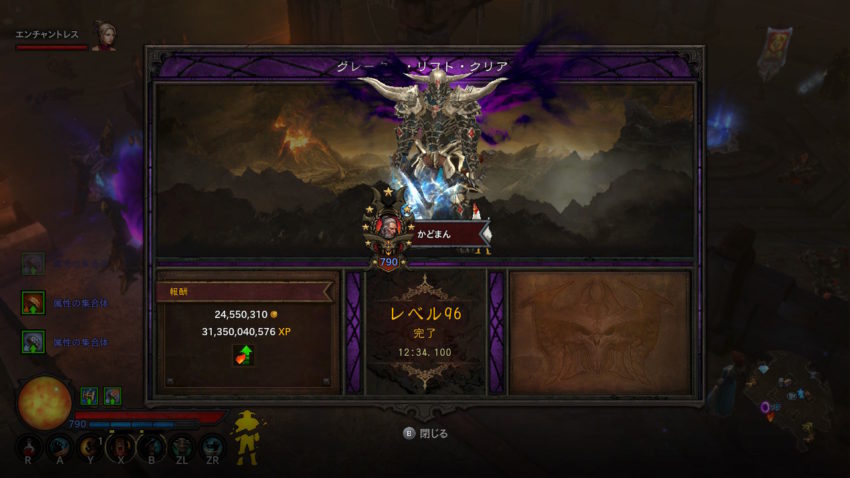Image resolution: width=850 pixels, height=478 pixels.
Task: Click the orange-hat item notification icon
Action: (x=34, y=303)
